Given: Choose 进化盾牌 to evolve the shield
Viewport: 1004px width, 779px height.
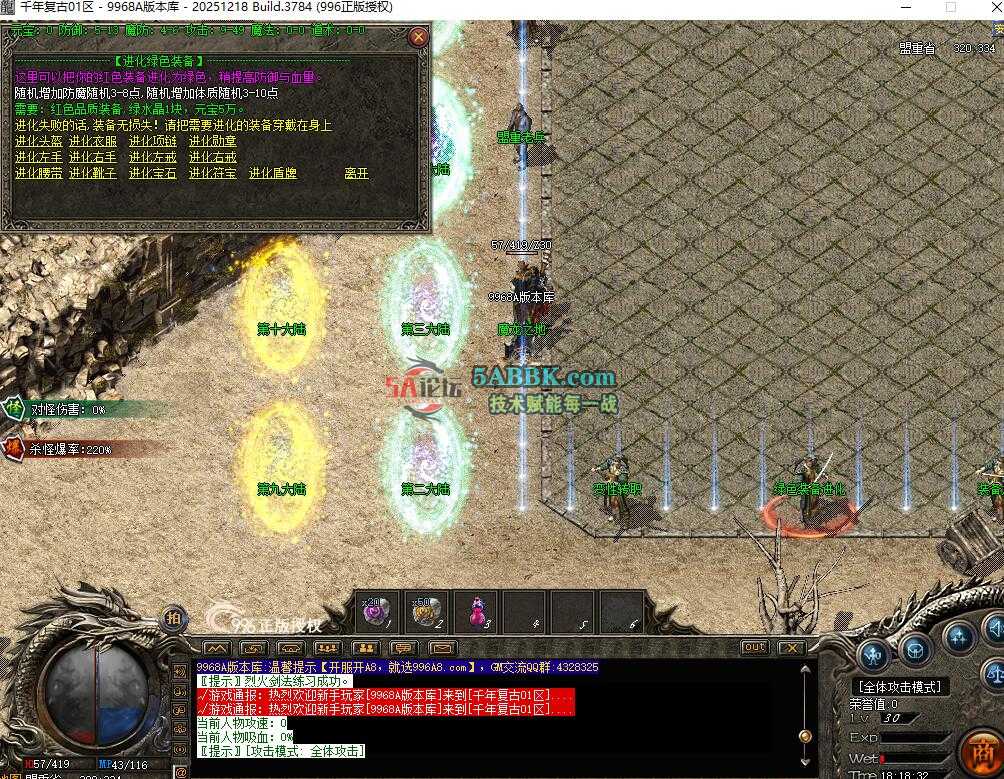Looking at the screenshot, I should pyautogui.click(x=273, y=173).
